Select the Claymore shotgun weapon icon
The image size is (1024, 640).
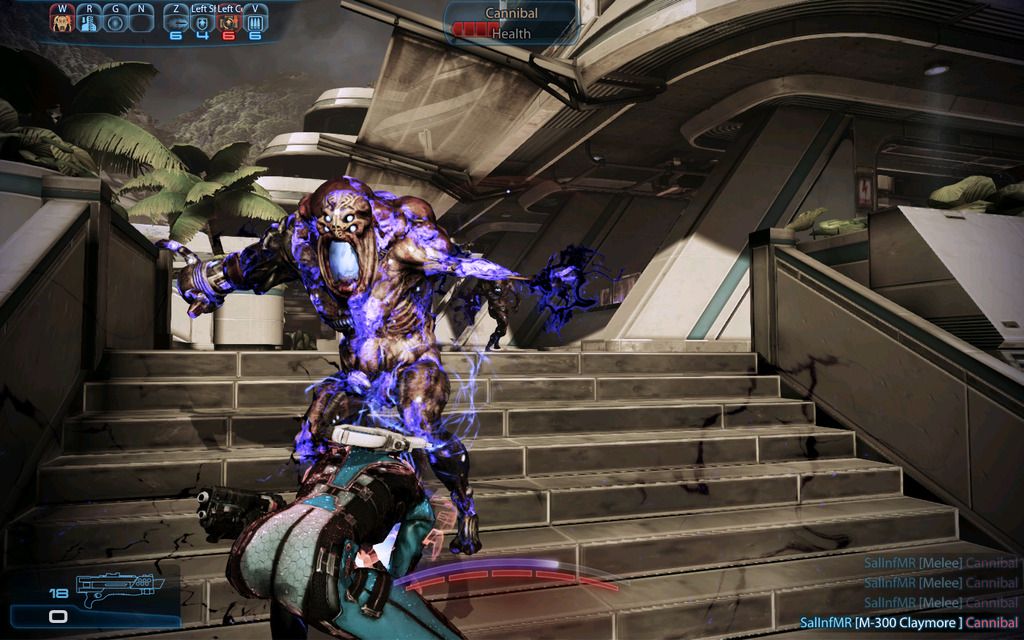tap(114, 587)
